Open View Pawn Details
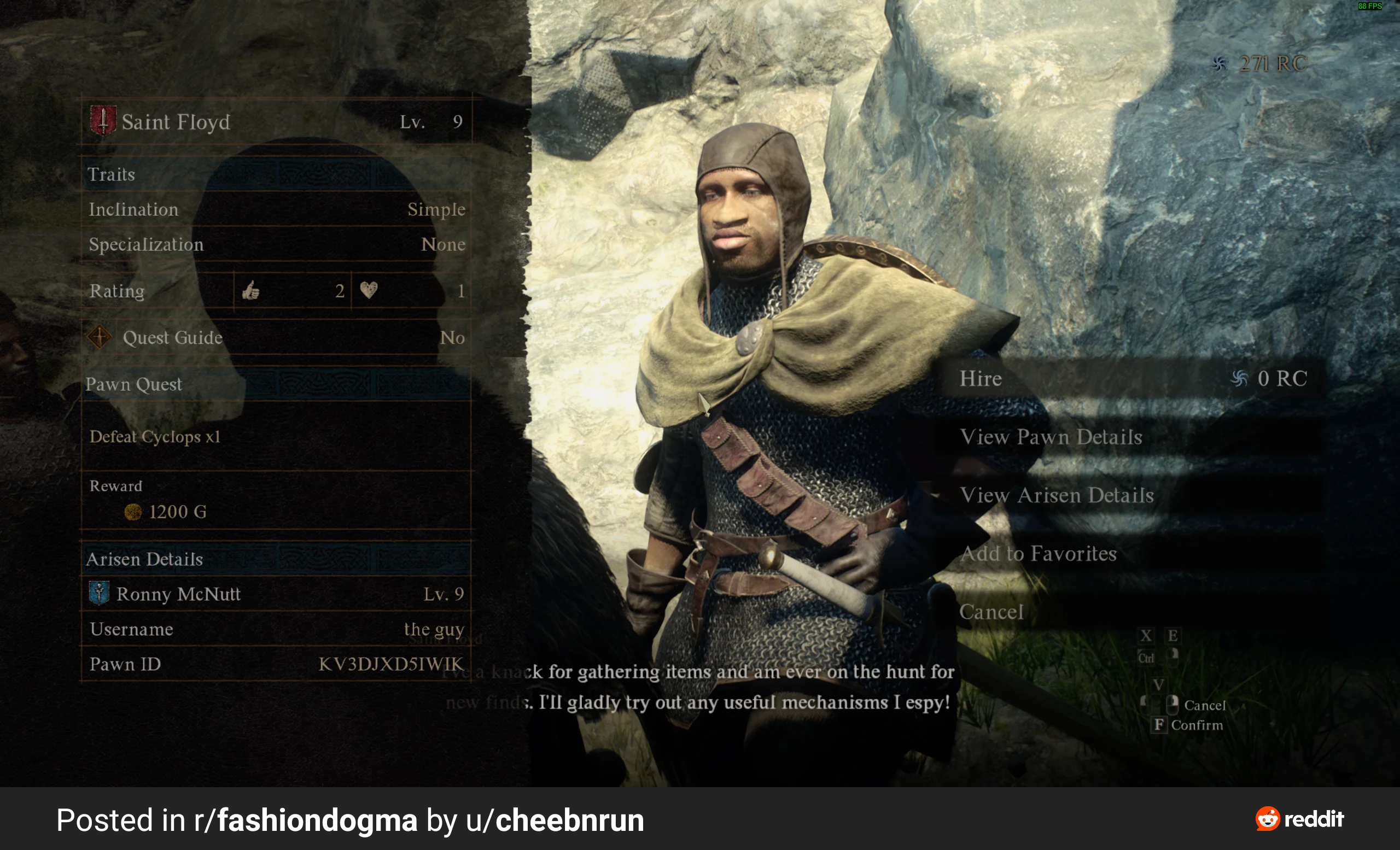This screenshot has height=850, width=1400. point(1051,437)
